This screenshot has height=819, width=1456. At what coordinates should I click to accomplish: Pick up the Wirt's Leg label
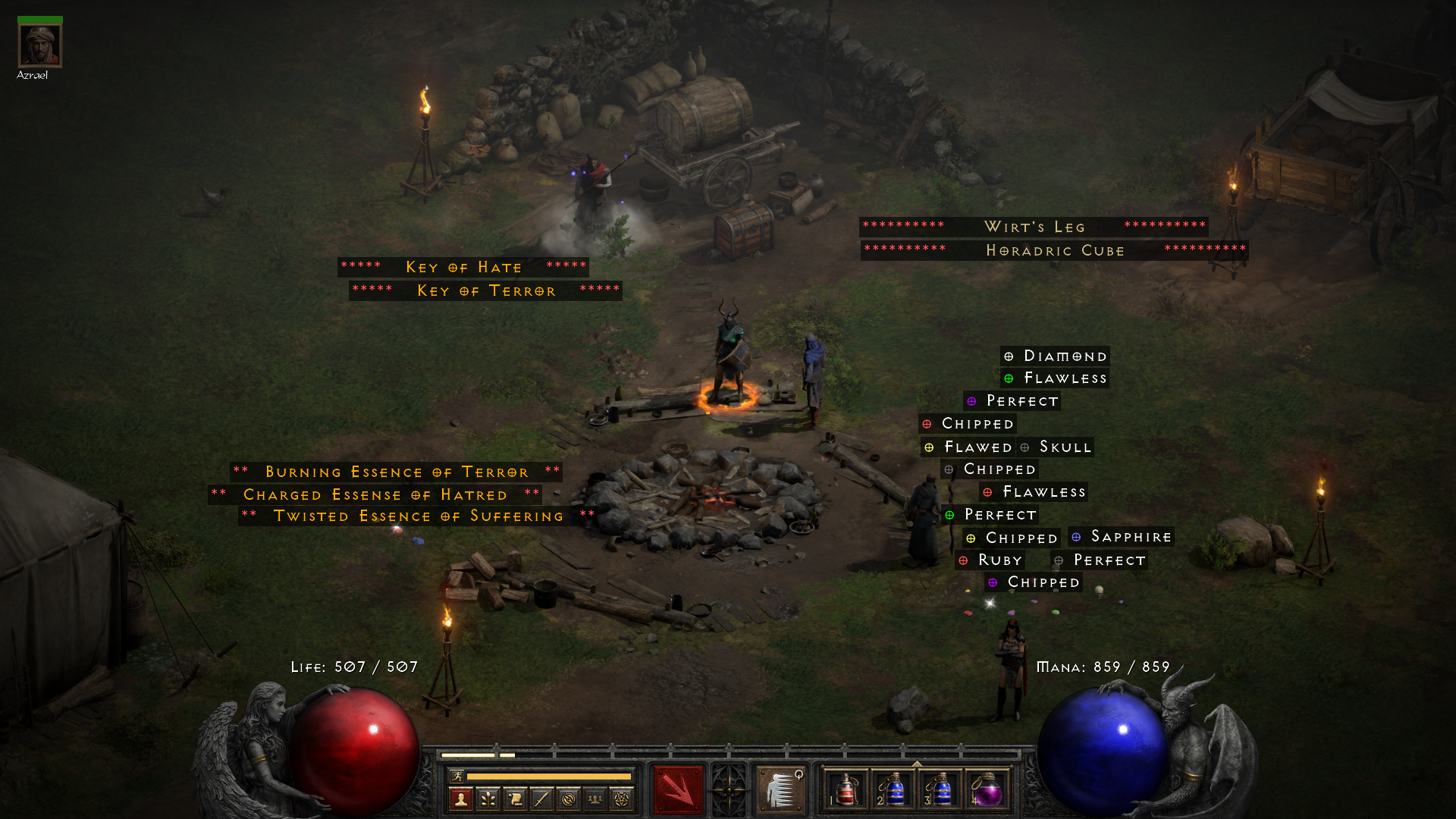[x=1034, y=227]
